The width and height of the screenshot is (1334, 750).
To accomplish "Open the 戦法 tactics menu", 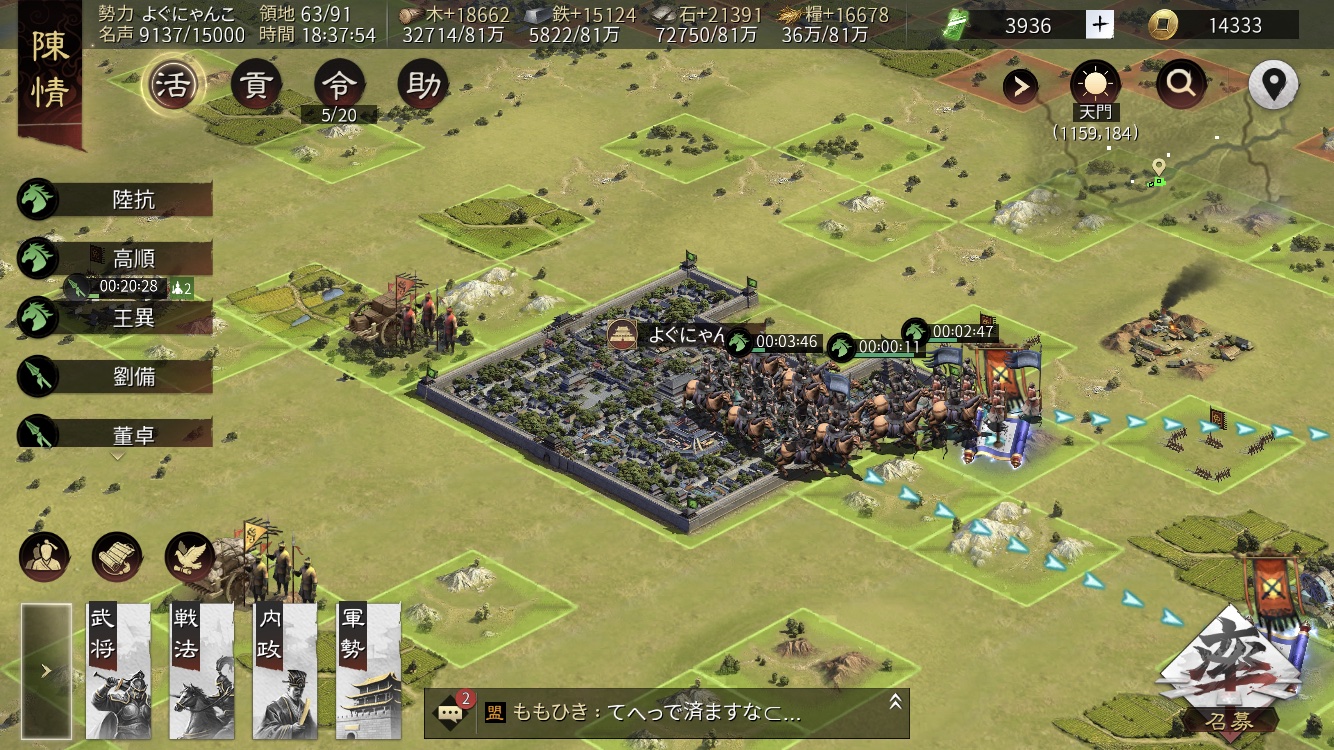I will click(201, 670).
